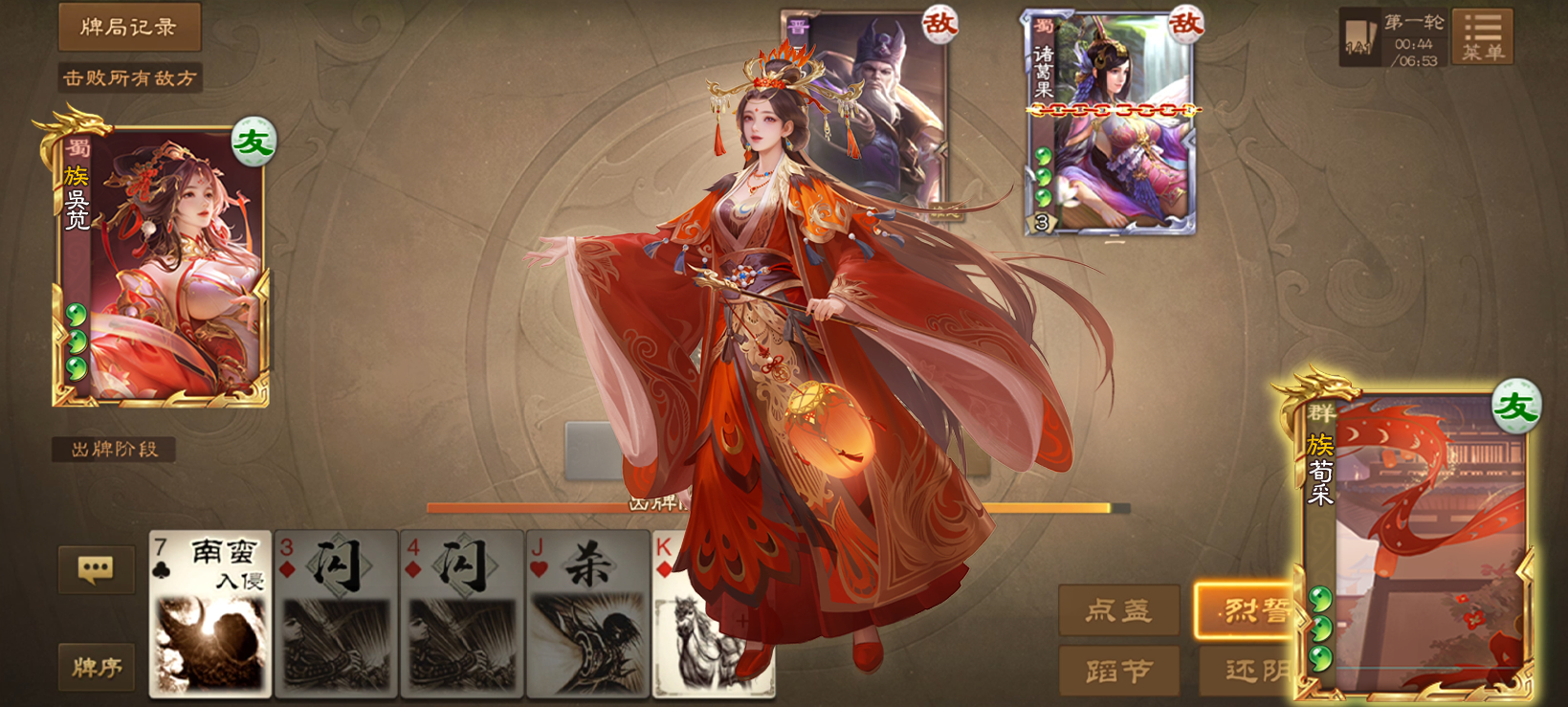Choose the 3 of diamonds 闪 card

(336, 612)
